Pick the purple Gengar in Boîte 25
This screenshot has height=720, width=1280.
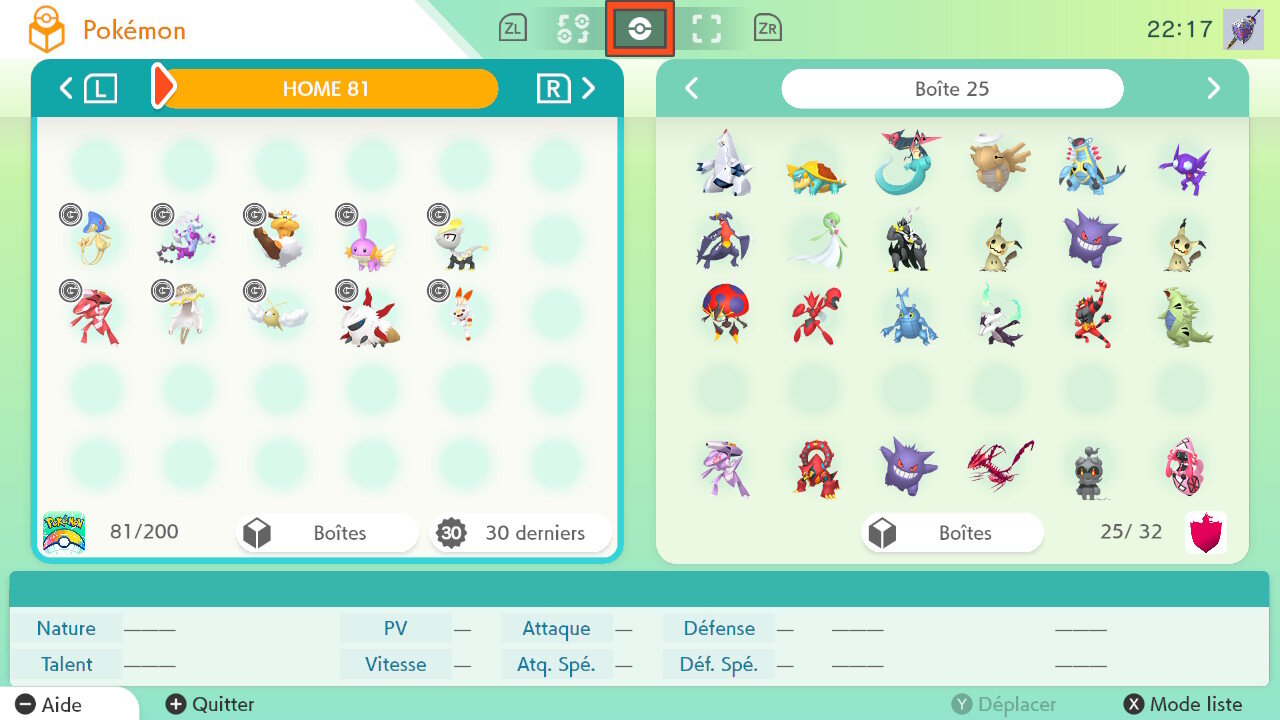[1093, 238]
